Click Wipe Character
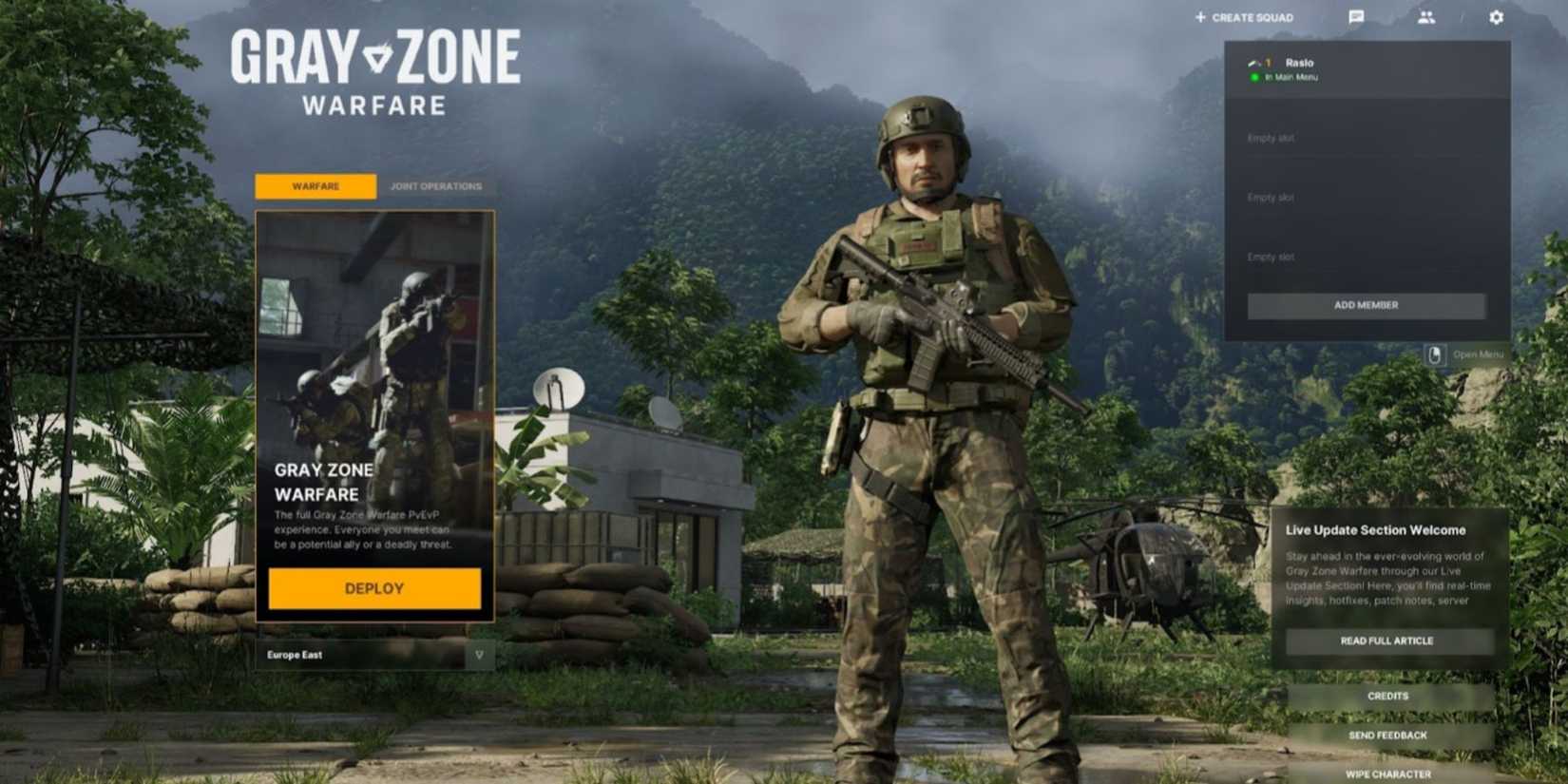1568x784 pixels. click(1389, 772)
